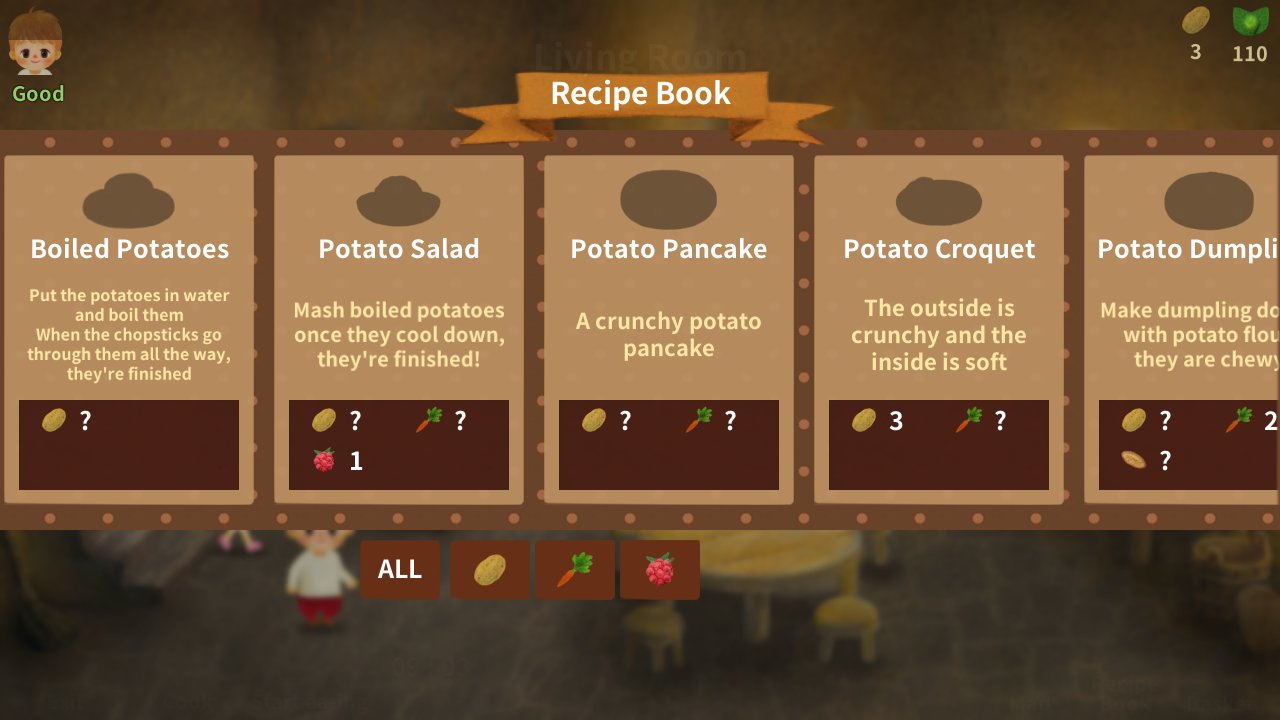This screenshot has width=1280, height=720.
Task: Filter recipes by carrot ingredient
Action: 575,569
